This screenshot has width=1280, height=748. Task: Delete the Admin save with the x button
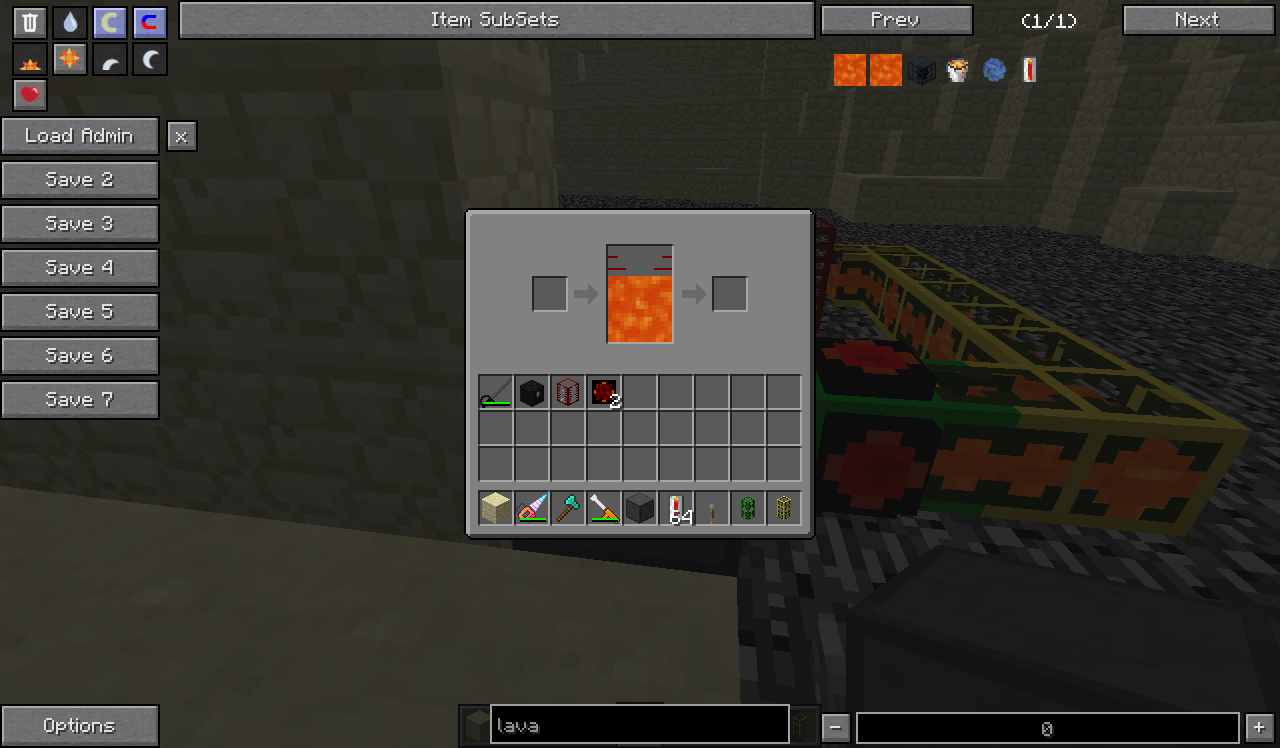click(x=181, y=137)
